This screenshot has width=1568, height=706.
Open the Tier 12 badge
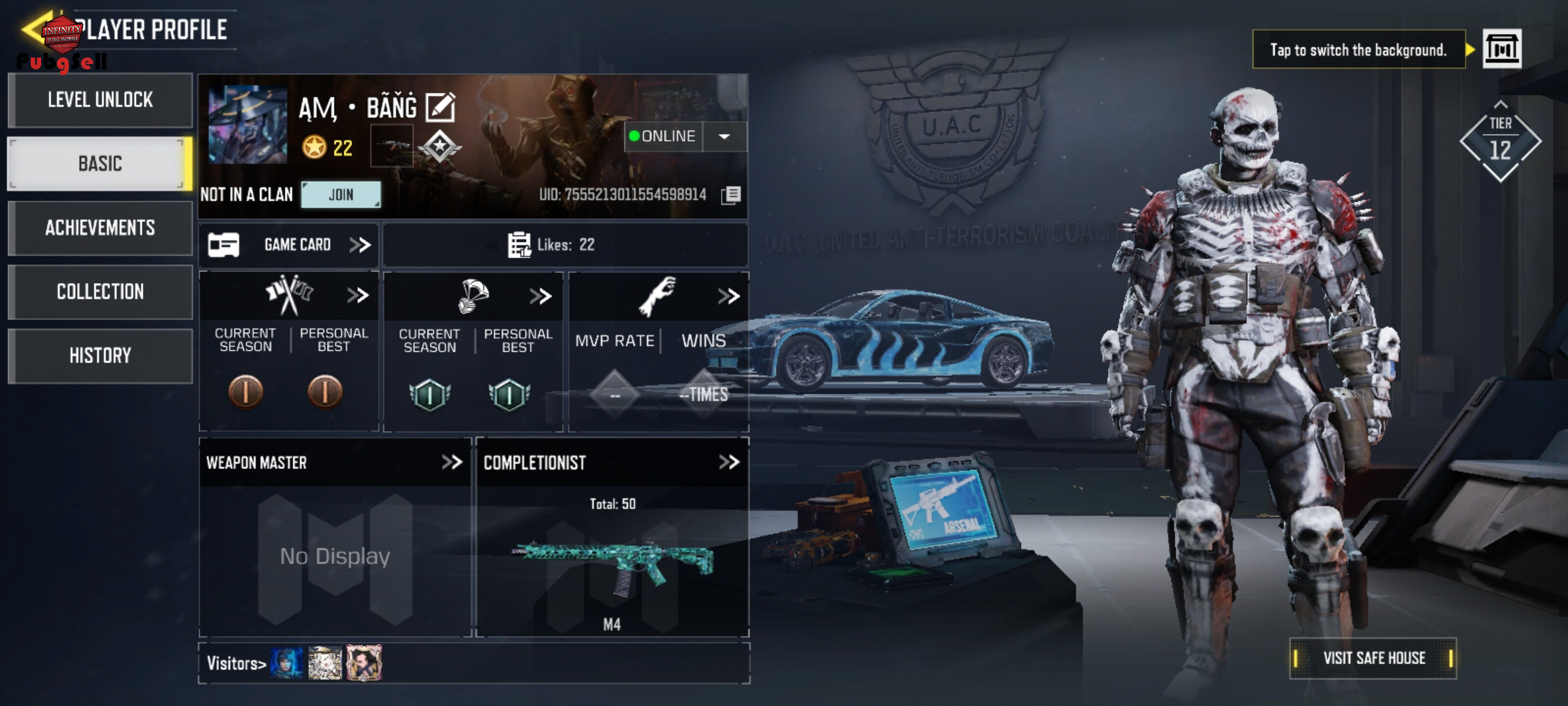[x=1500, y=141]
